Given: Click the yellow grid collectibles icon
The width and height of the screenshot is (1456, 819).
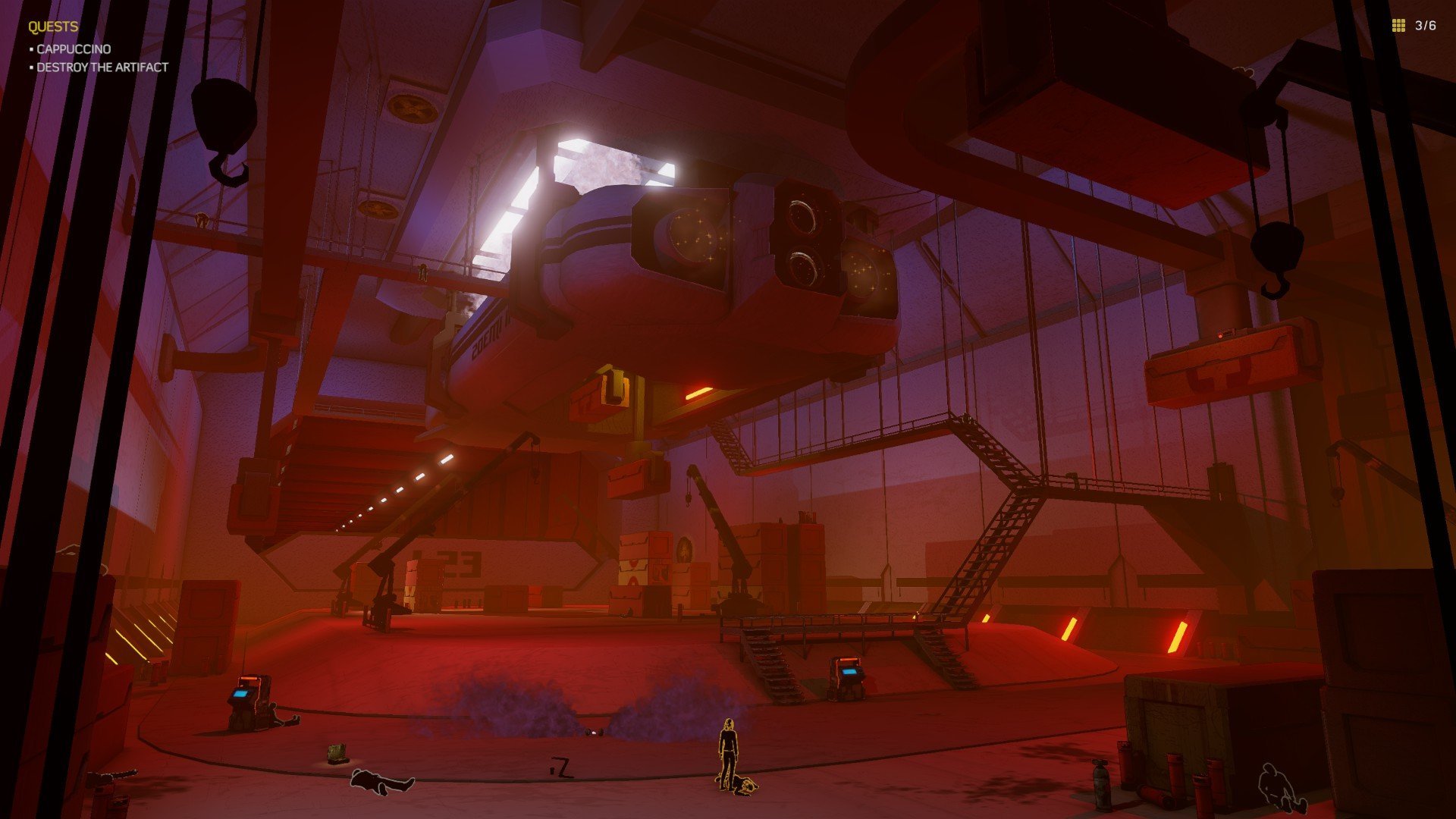Looking at the screenshot, I should point(1398,26).
